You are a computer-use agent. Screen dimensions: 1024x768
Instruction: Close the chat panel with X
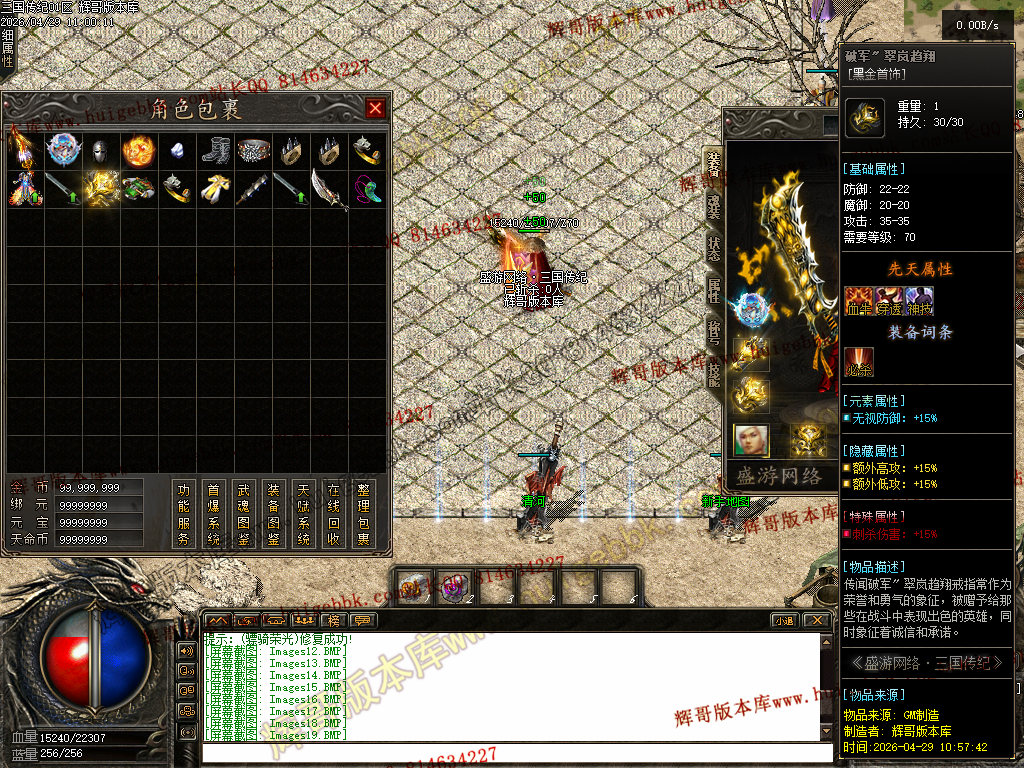[x=816, y=621]
